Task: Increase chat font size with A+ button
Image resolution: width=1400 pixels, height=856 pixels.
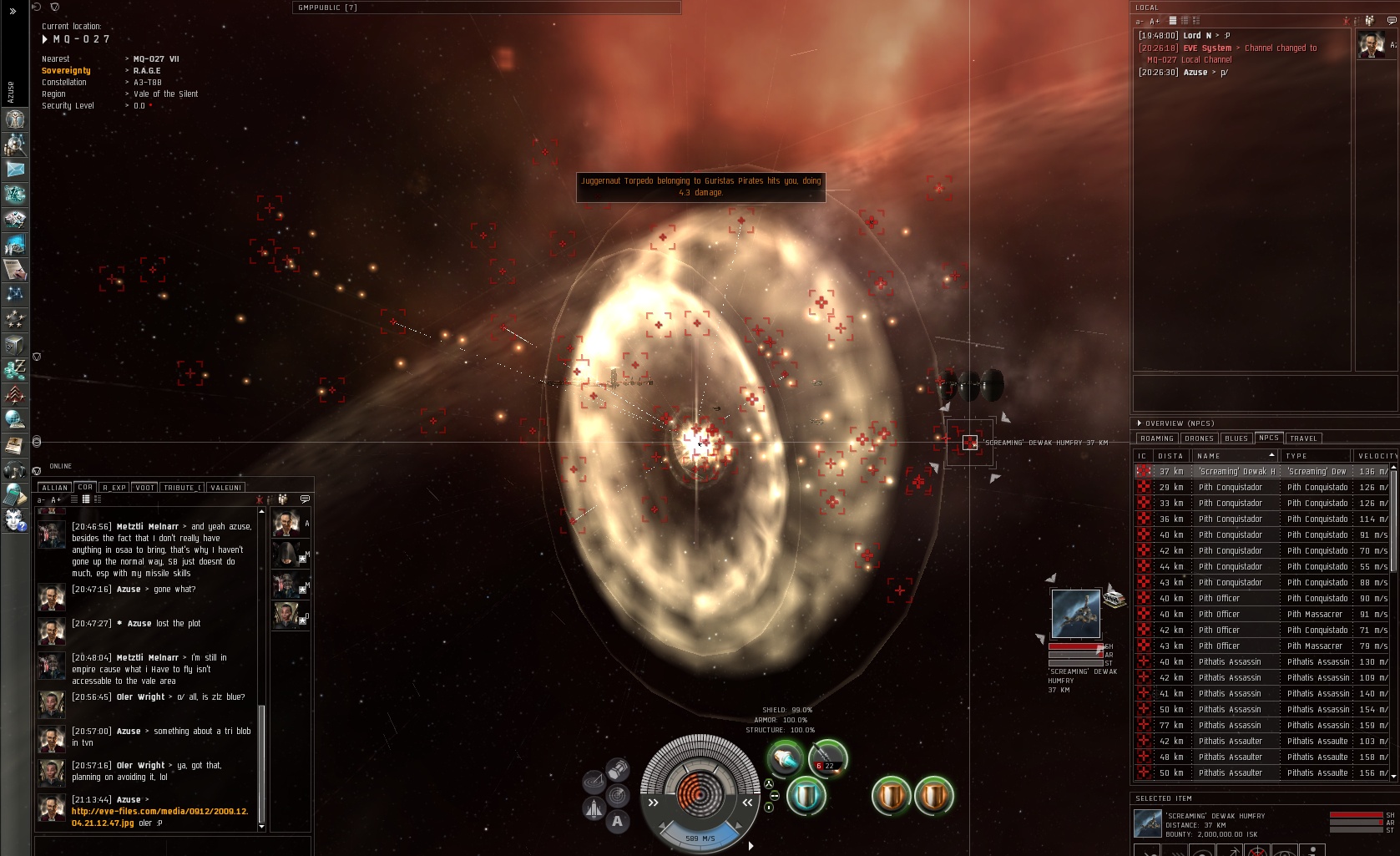Action: 56,499
